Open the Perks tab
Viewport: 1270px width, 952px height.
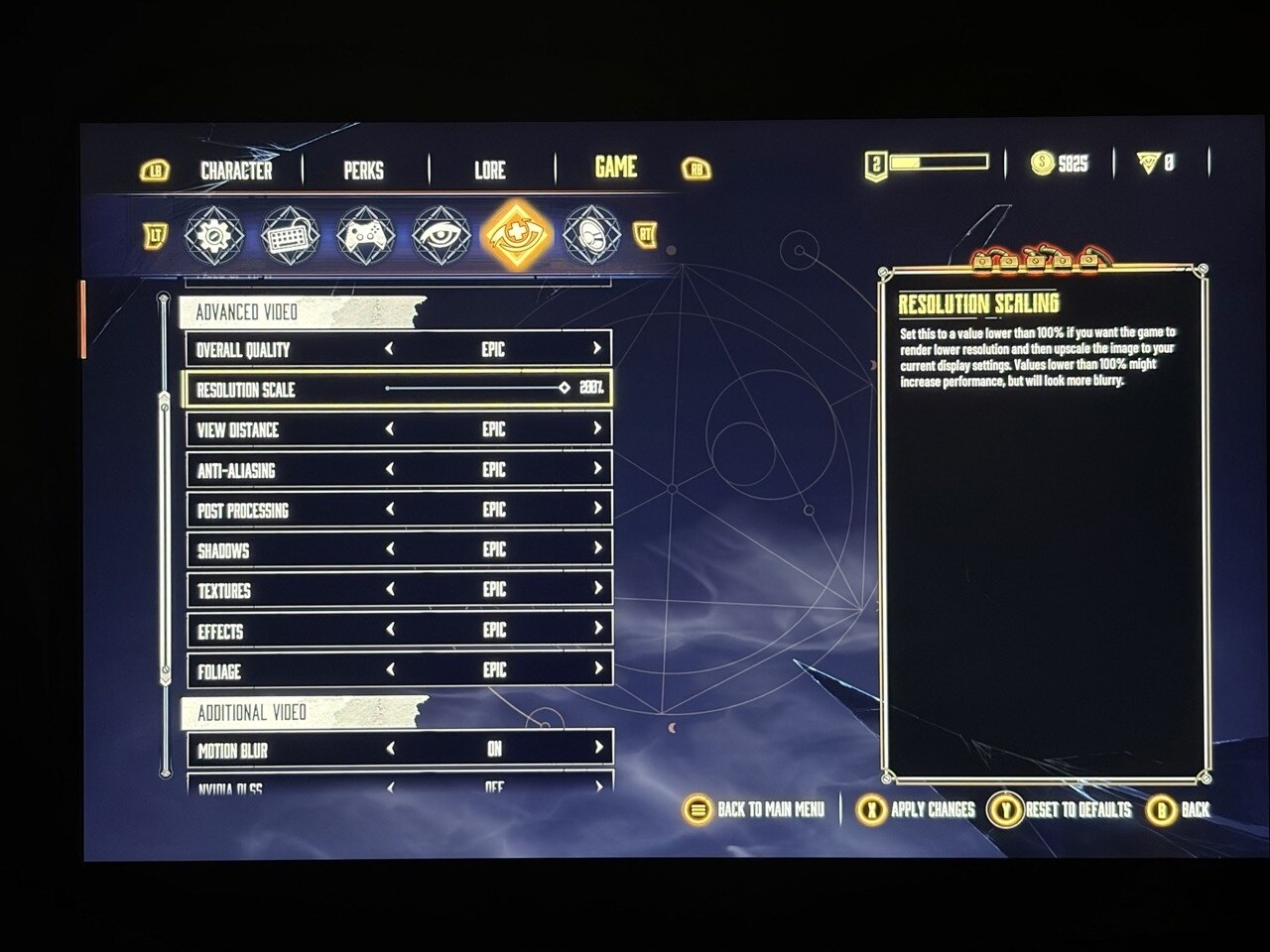(x=363, y=171)
